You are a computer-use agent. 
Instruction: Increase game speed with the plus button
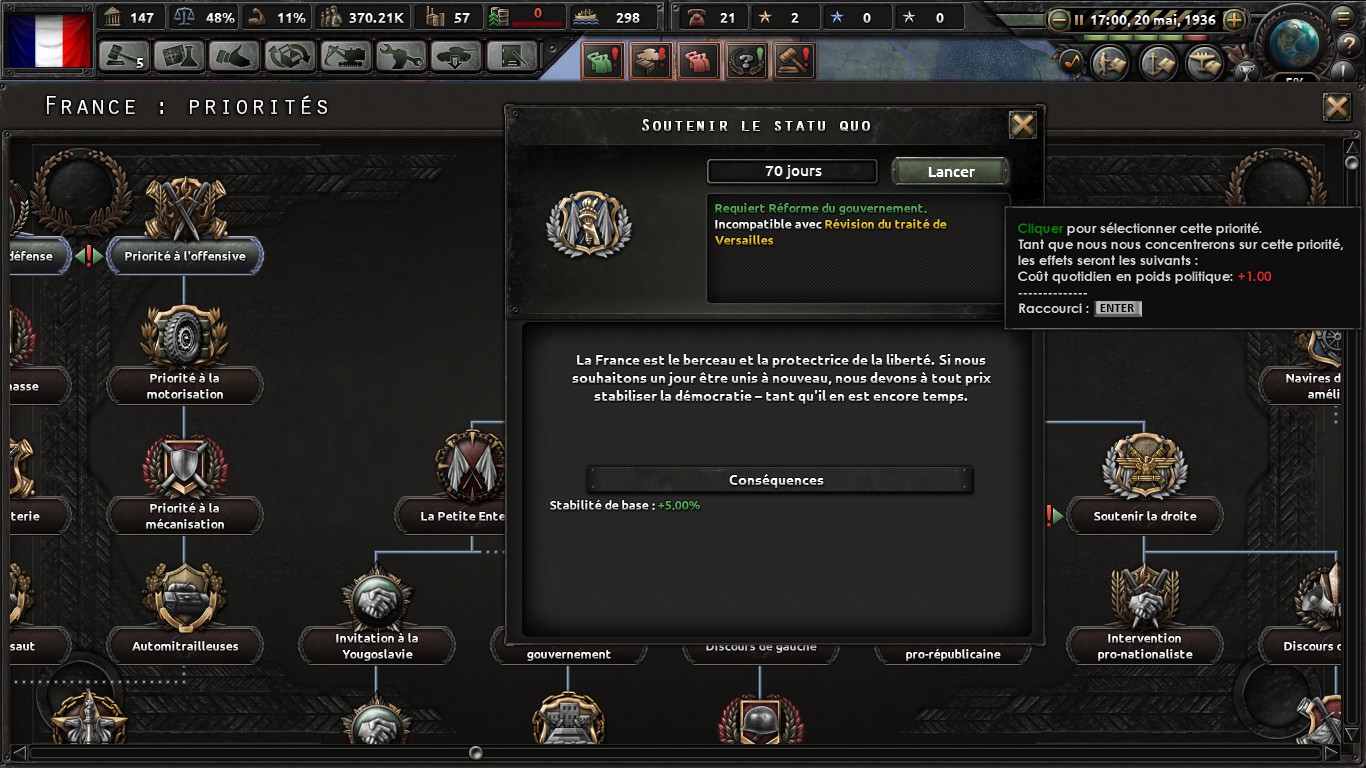pyautogui.click(x=1234, y=19)
